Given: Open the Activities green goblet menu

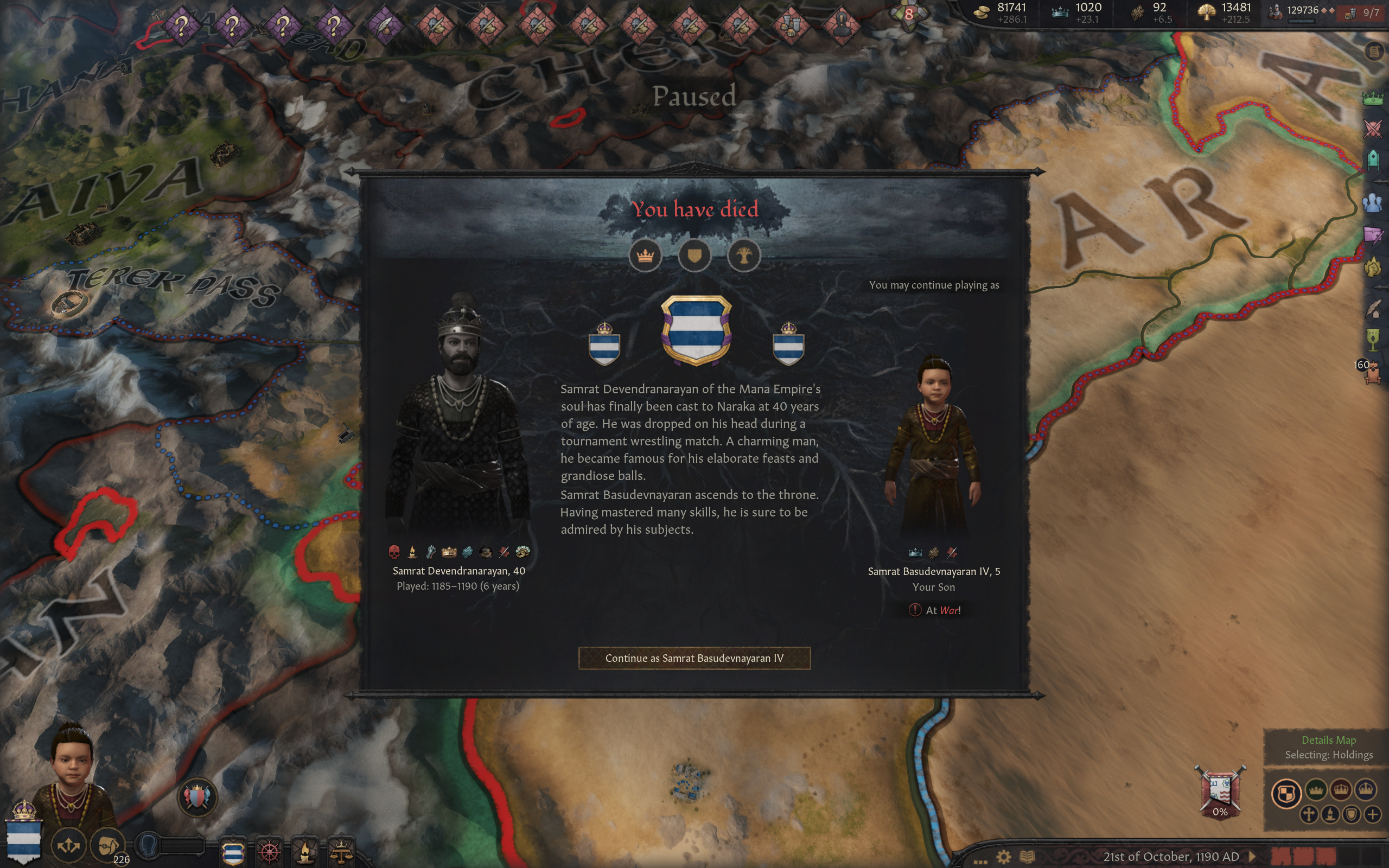Looking at the screenshot, I should (x=1372, y=340).
